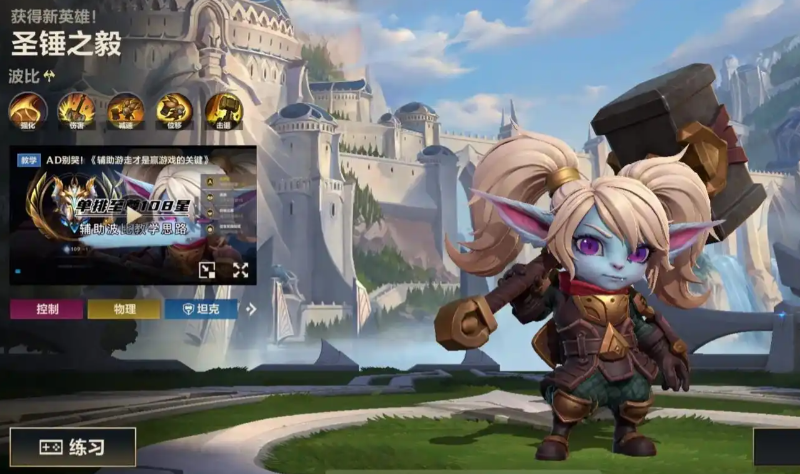Select the 位移 ability icon

pos(174,110)
